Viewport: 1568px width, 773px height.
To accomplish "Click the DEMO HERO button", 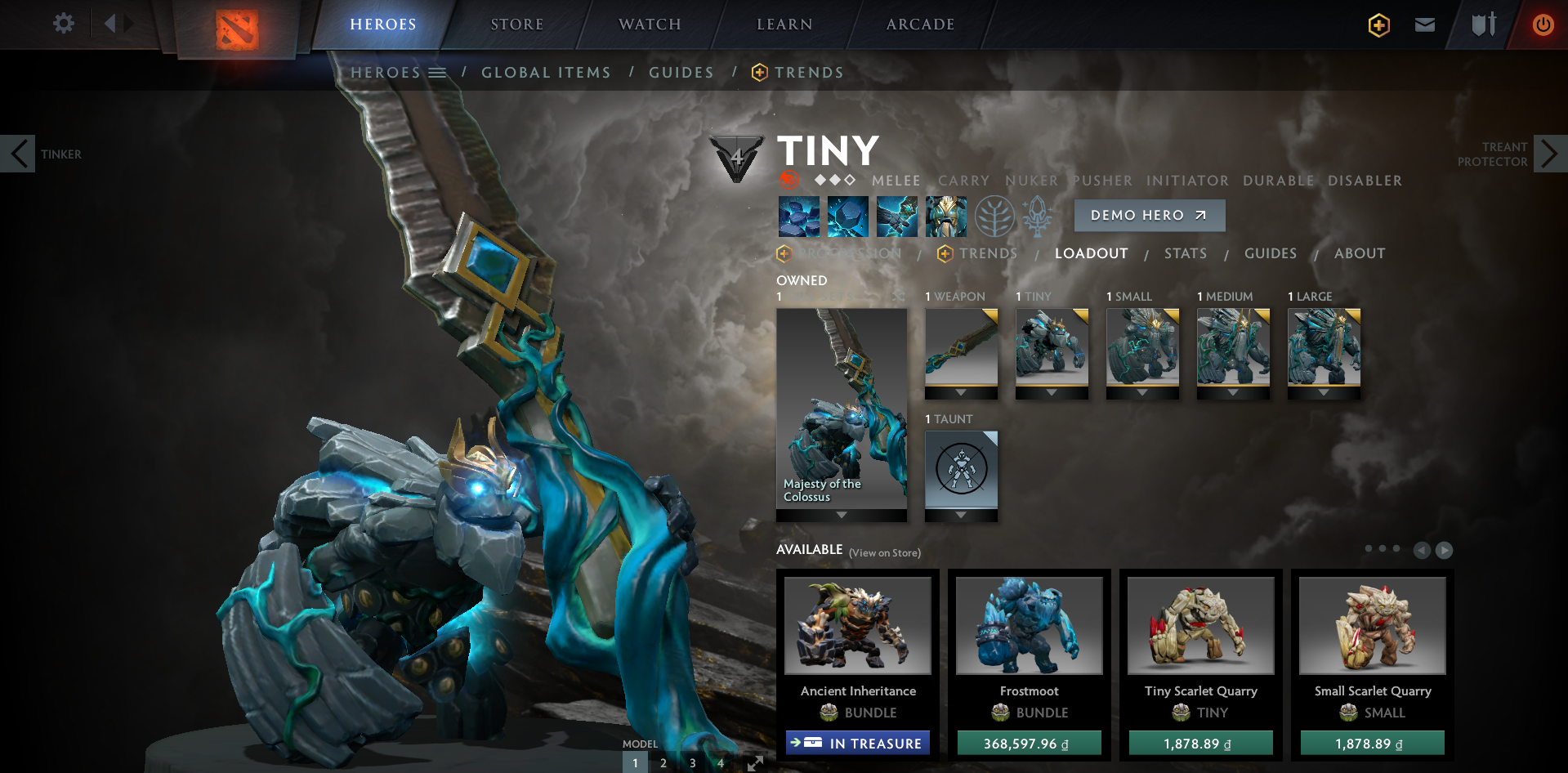I will (x=1149, y=215).
